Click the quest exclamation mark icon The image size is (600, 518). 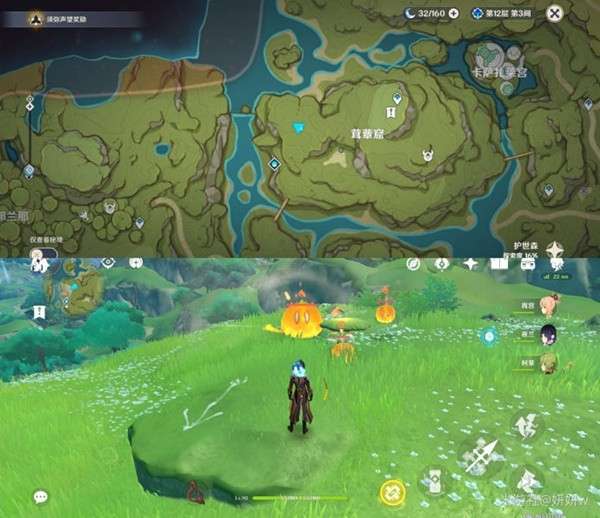click(x=39, y=312)
